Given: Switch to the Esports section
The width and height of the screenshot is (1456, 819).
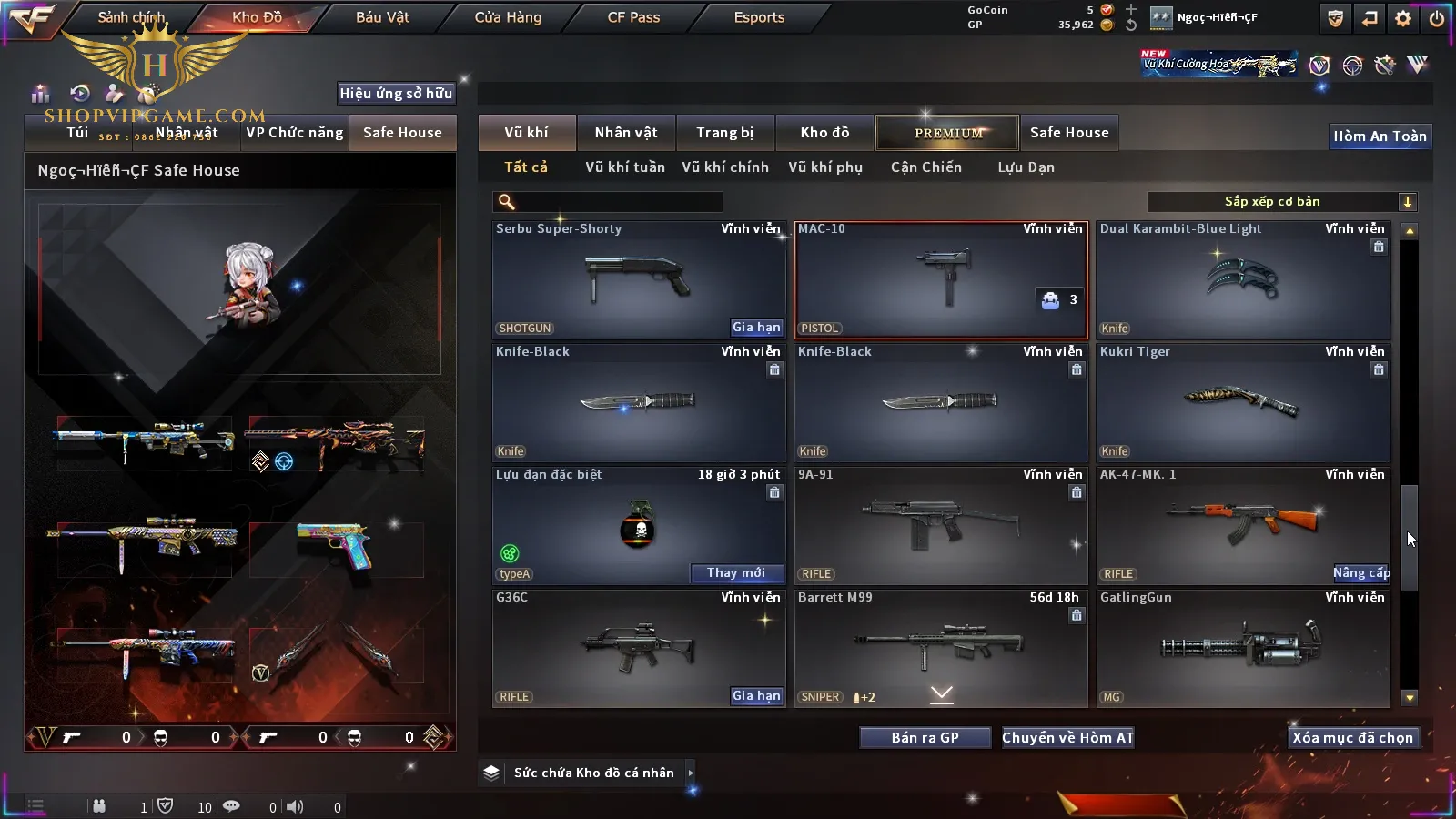Looking at the screenshot, I should [759, 17].
